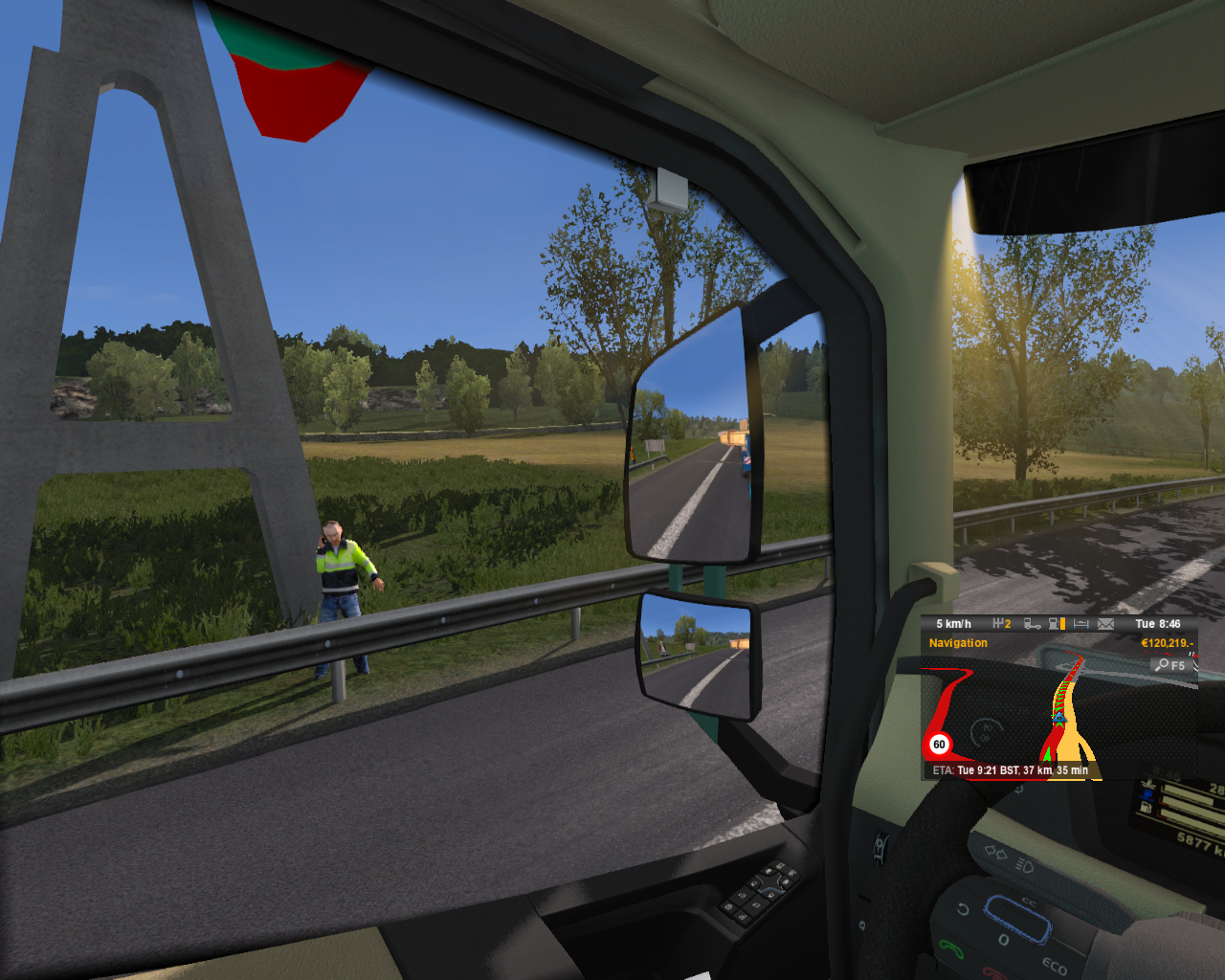Click the F5 magnifier to zoom the map
The width and height of the screenshot is (1225, 980).
coord(1170,665)
